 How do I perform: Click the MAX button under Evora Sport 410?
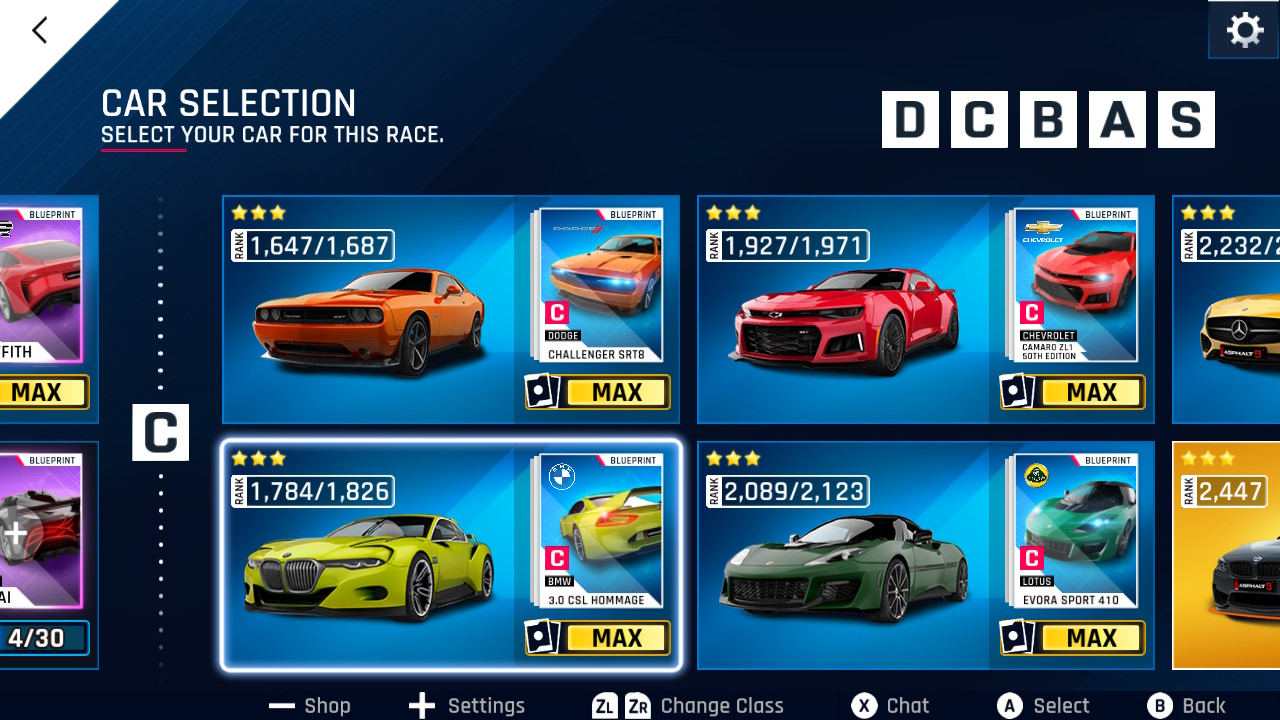pos(1091,638)
